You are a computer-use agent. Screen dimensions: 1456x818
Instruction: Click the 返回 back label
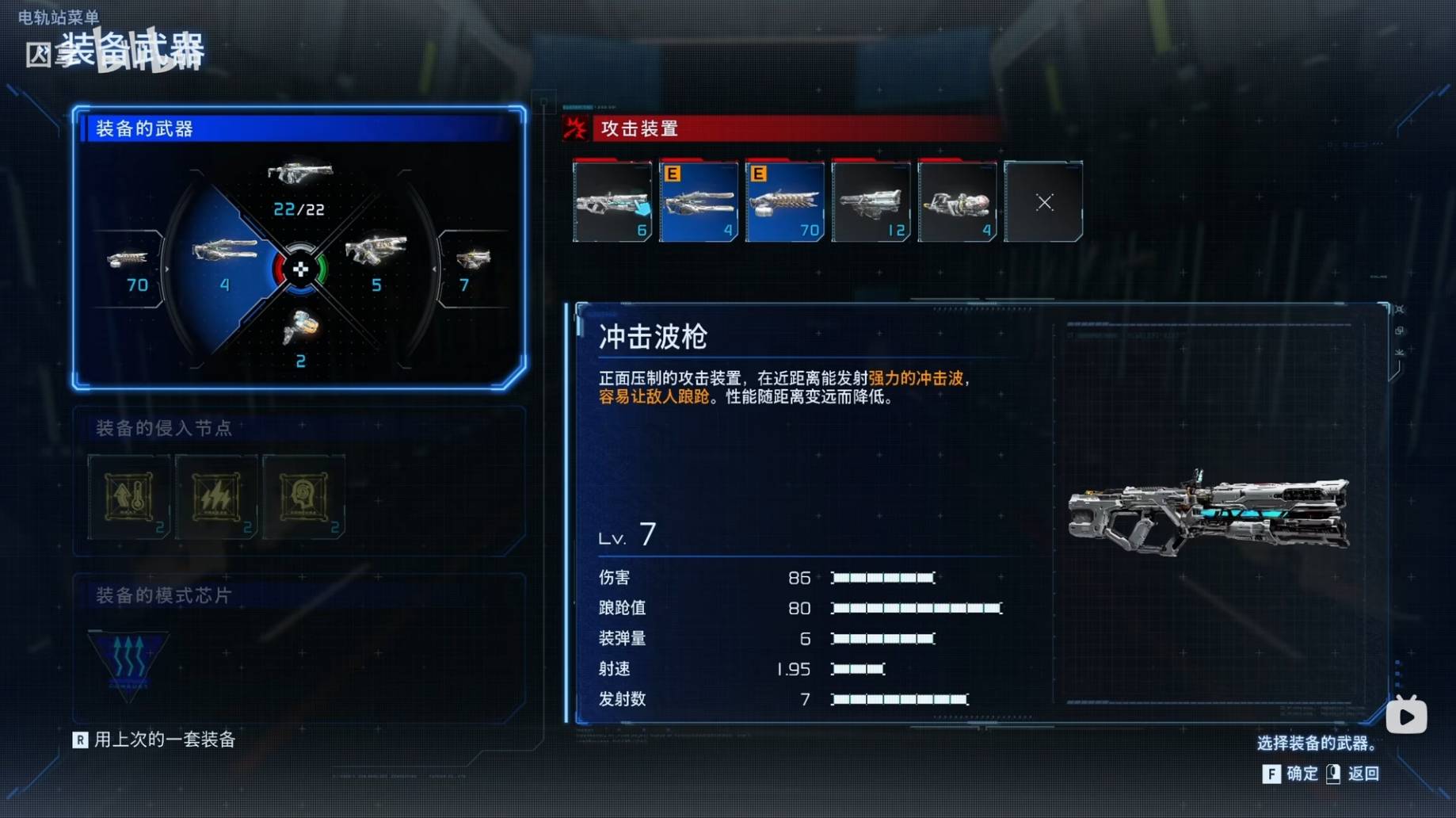coord(1363,774)
